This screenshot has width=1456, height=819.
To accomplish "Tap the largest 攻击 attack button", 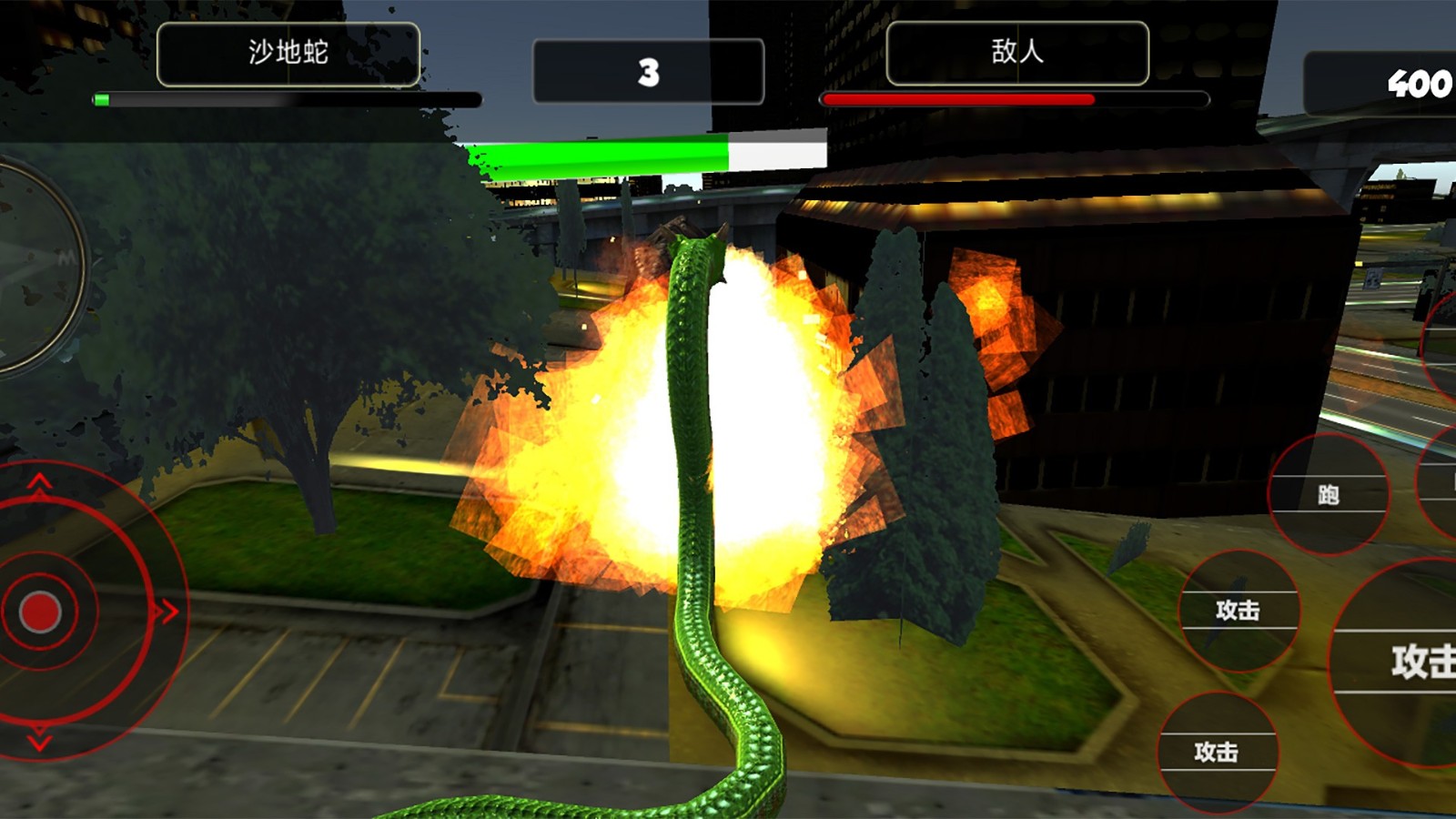I will (x=1406, y=662).
